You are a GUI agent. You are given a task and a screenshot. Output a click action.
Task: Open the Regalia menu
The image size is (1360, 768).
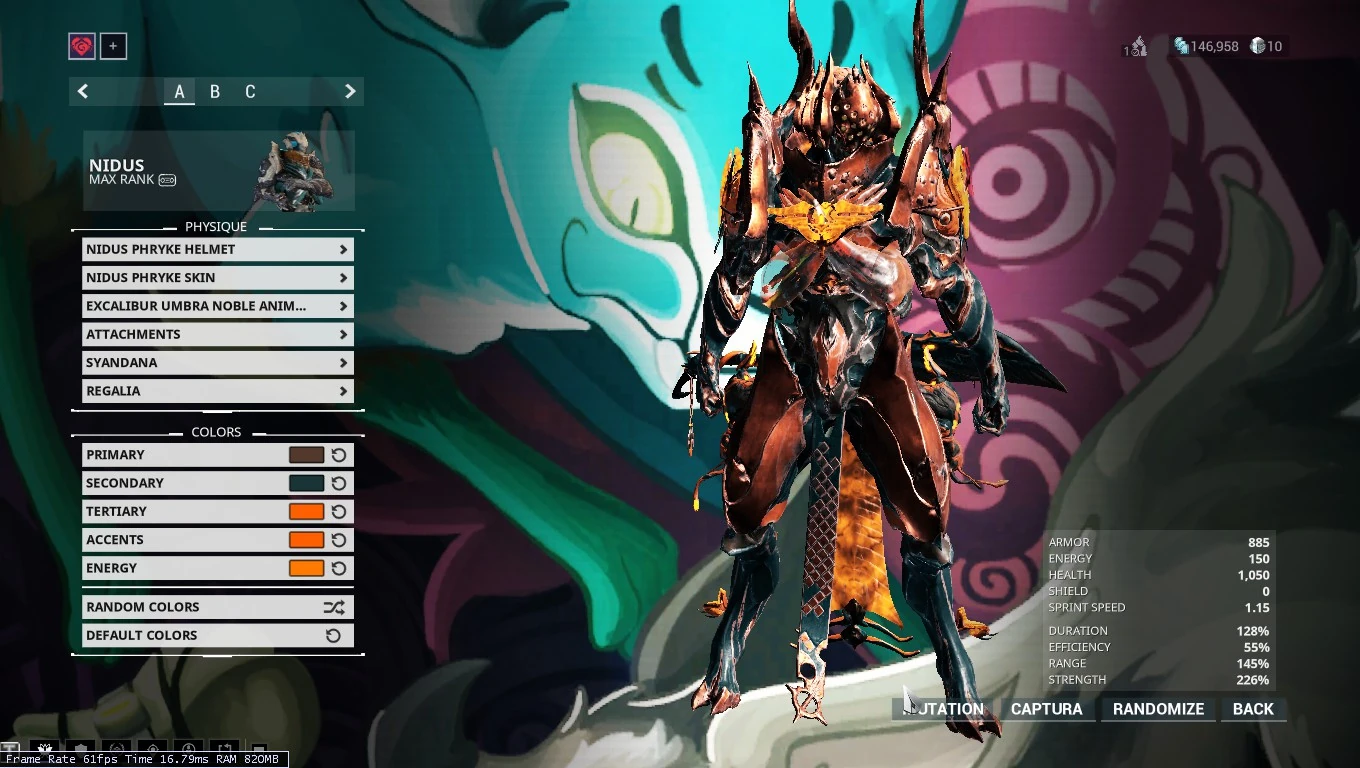[x=217, y=390]
